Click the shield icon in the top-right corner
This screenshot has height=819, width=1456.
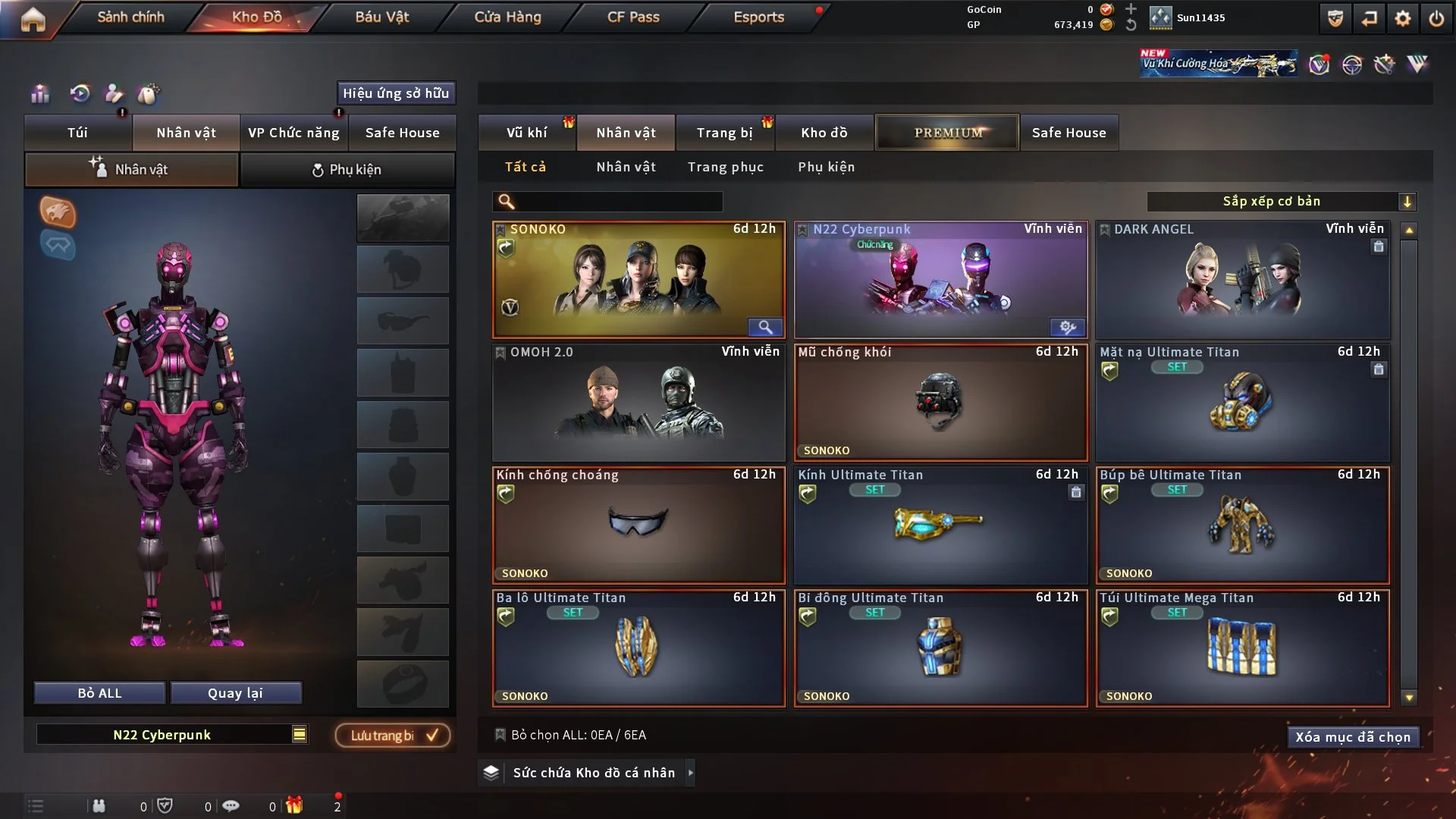click(1334, 18)
